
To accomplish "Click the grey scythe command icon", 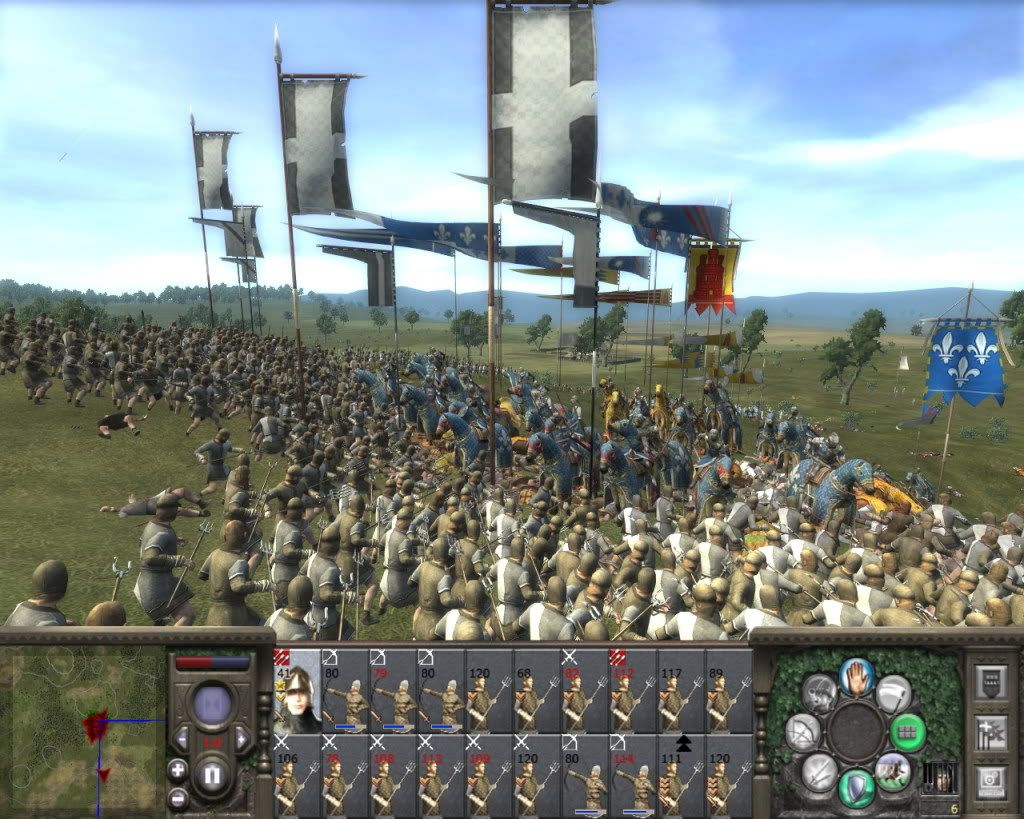I will tap(893, 692).
